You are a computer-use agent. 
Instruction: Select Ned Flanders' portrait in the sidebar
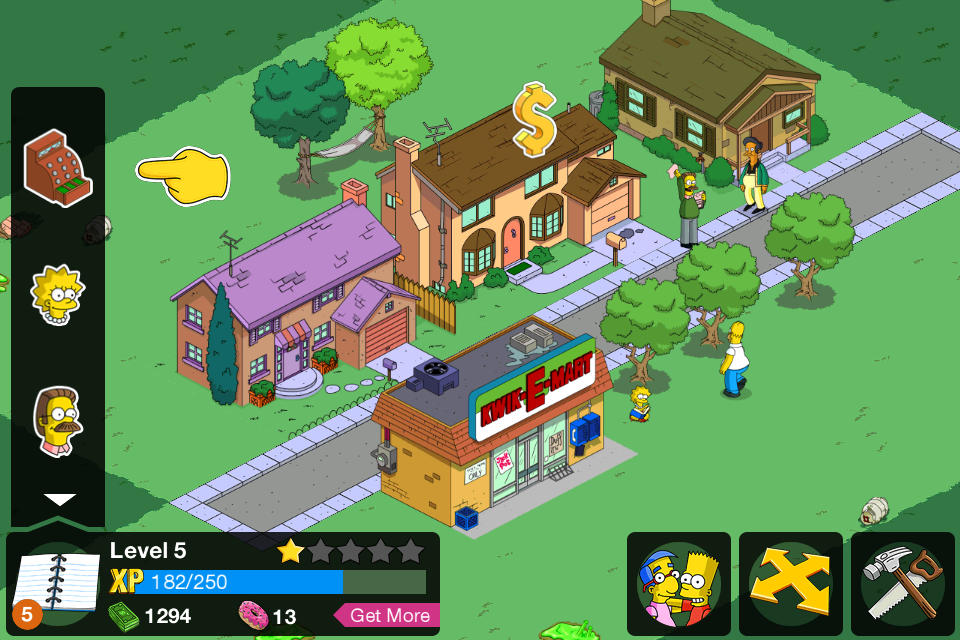pos(57,421)
